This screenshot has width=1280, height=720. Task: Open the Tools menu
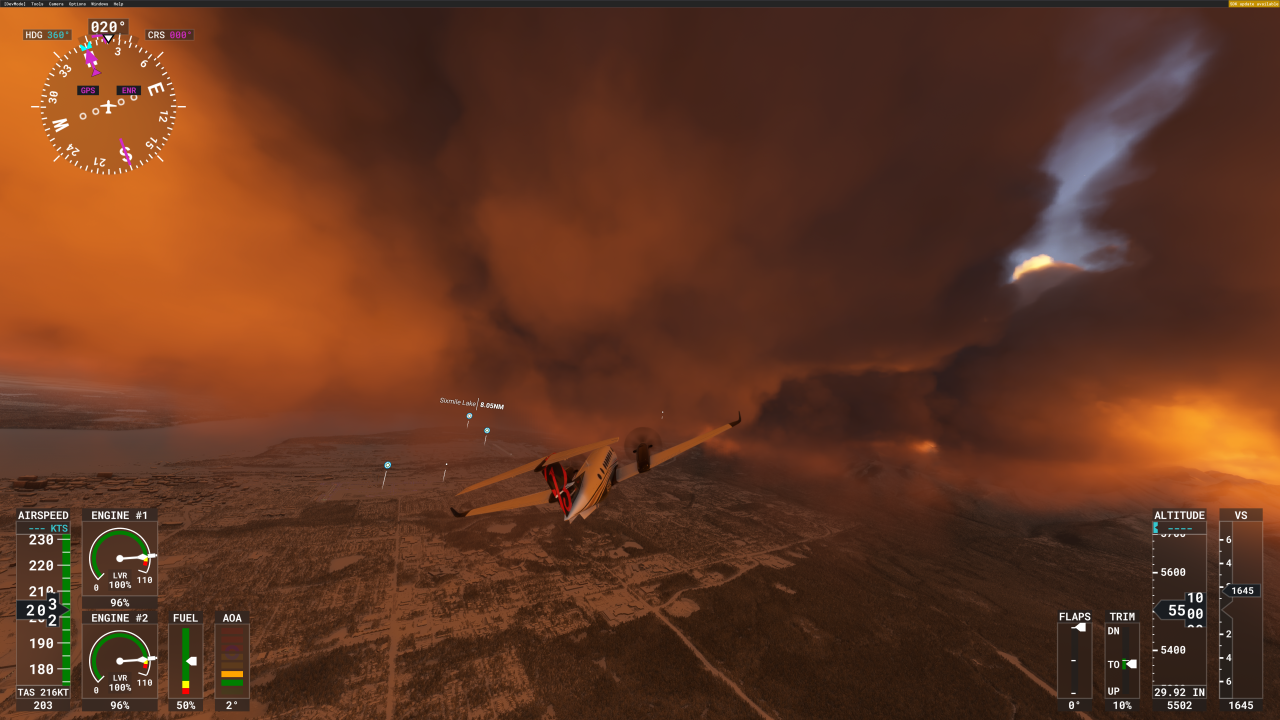(37, 4)
